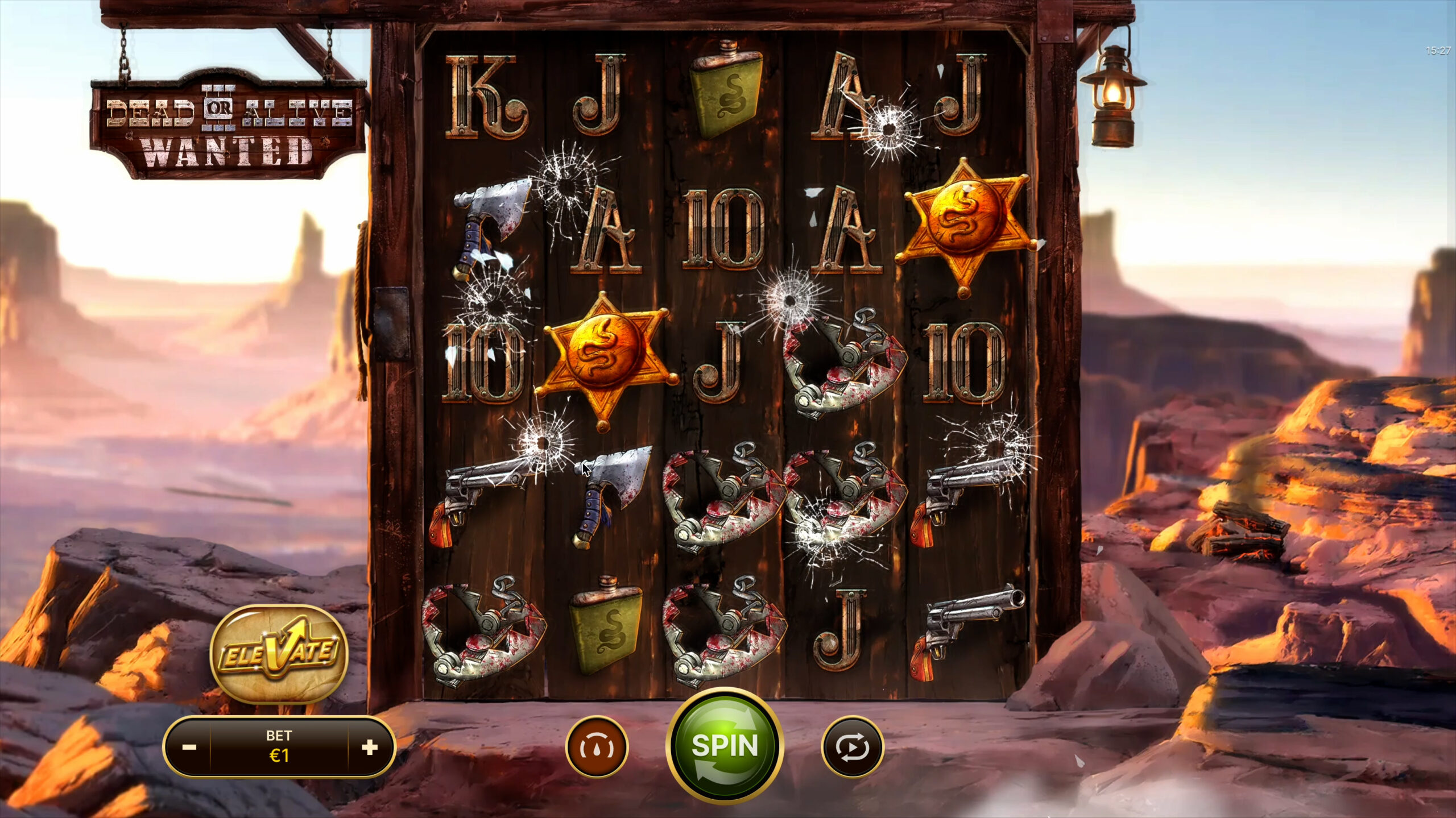Activate the golden Elevate button
This screenshot has height=818, width=1456.
(x=279, y=654)
